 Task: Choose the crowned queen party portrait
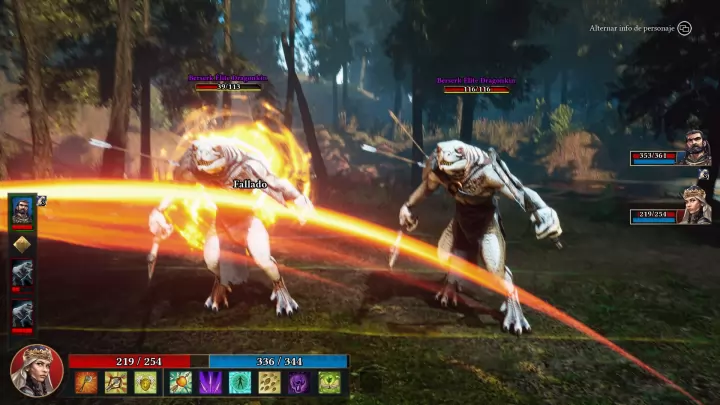tap(696, 205)
